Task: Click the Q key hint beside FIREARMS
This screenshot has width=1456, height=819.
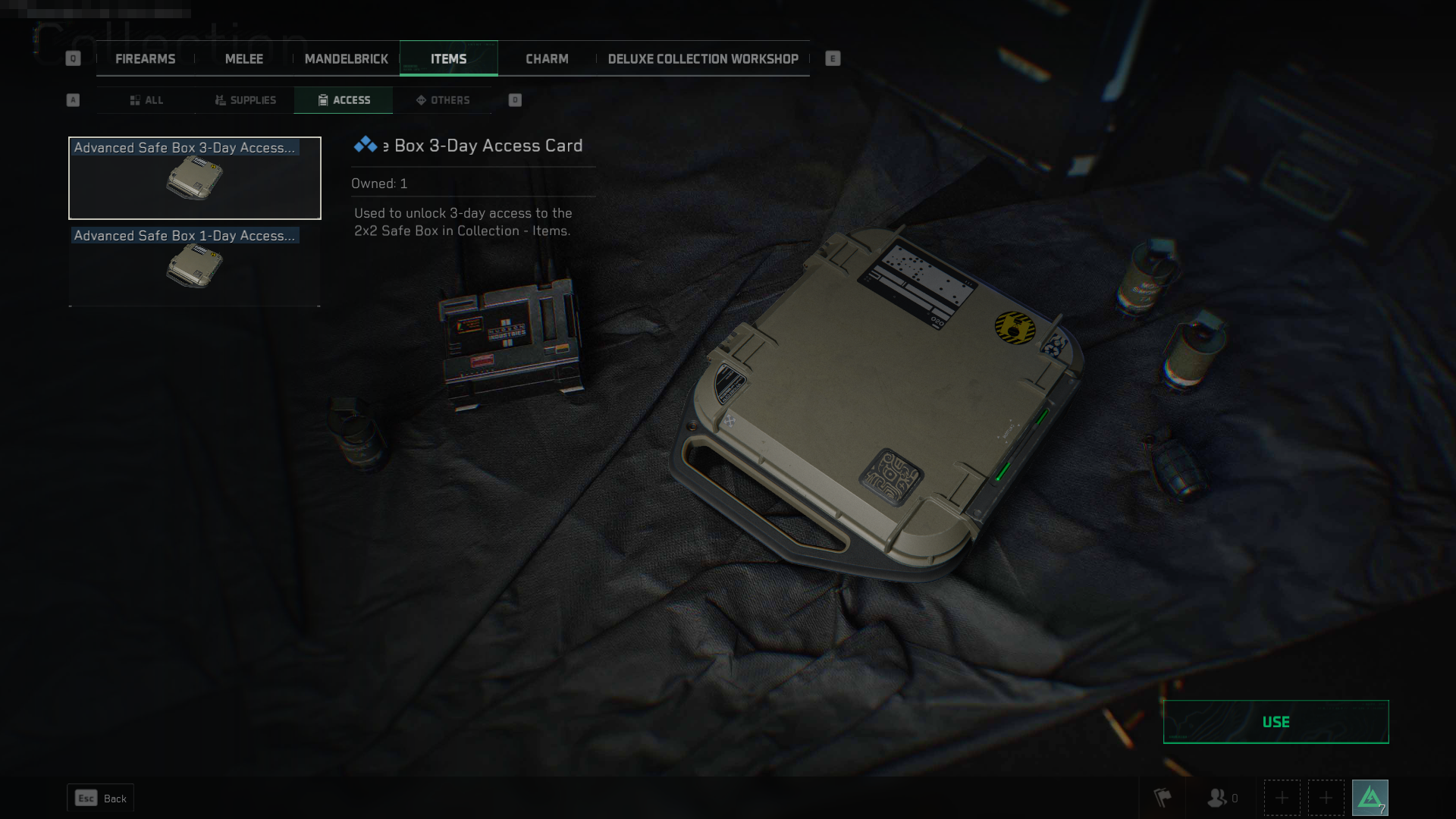Action: point(73,57)
